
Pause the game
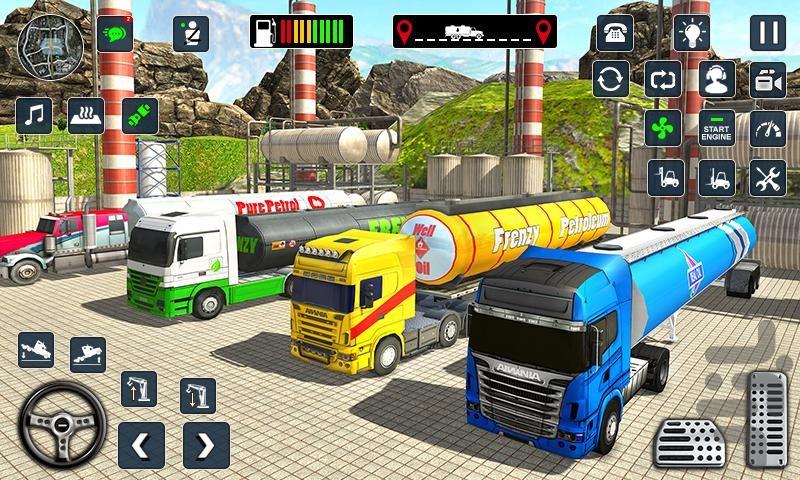(767, 32)
